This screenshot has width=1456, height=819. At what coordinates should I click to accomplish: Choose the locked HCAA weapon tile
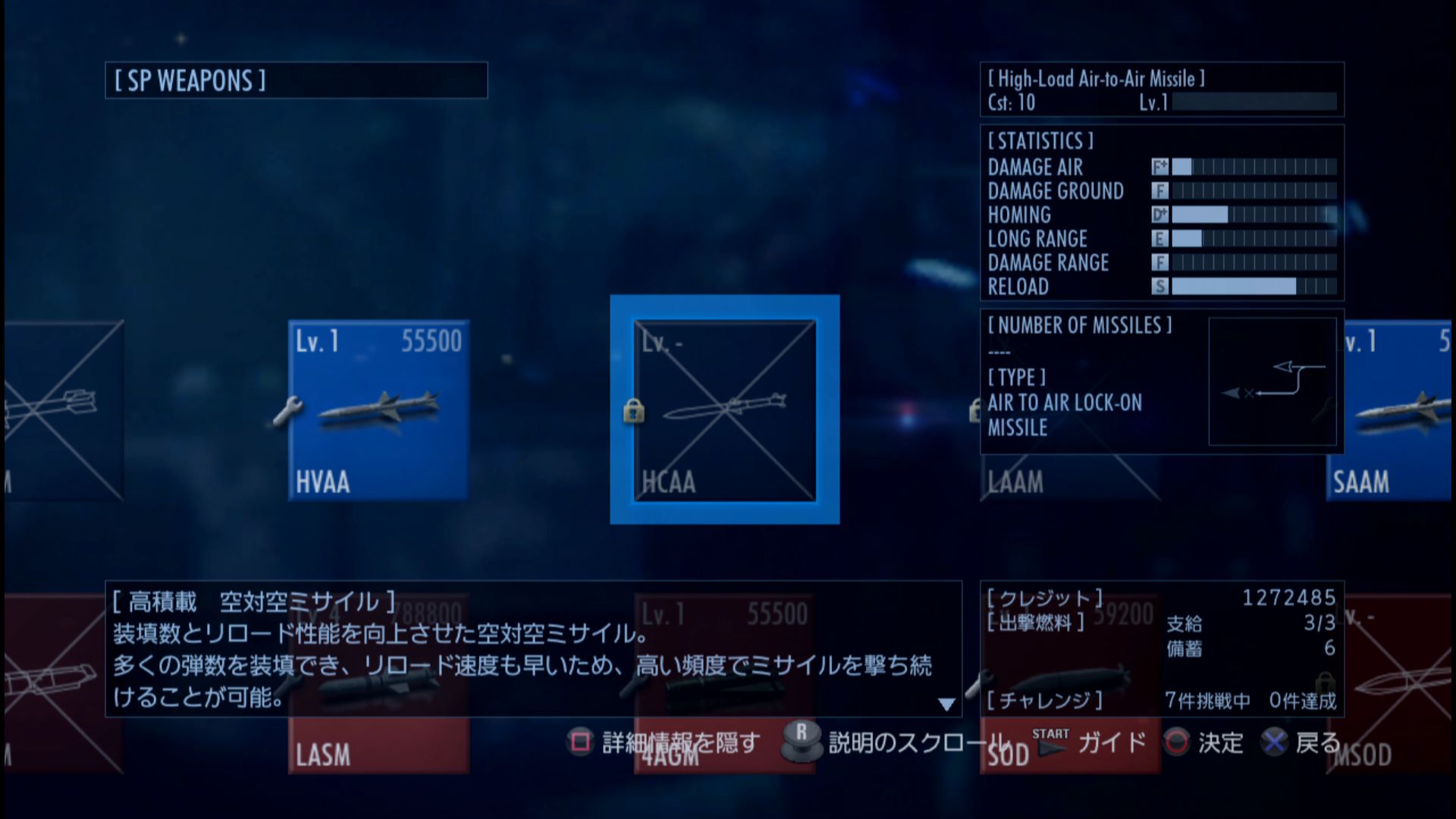(724, 409)
